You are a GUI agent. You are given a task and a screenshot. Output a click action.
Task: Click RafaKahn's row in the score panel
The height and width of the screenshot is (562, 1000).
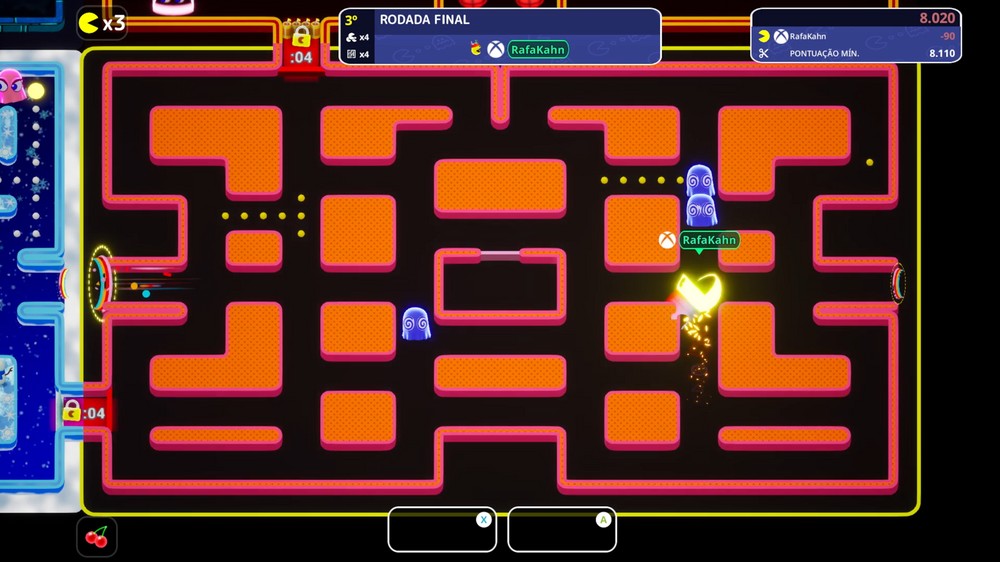855,36
